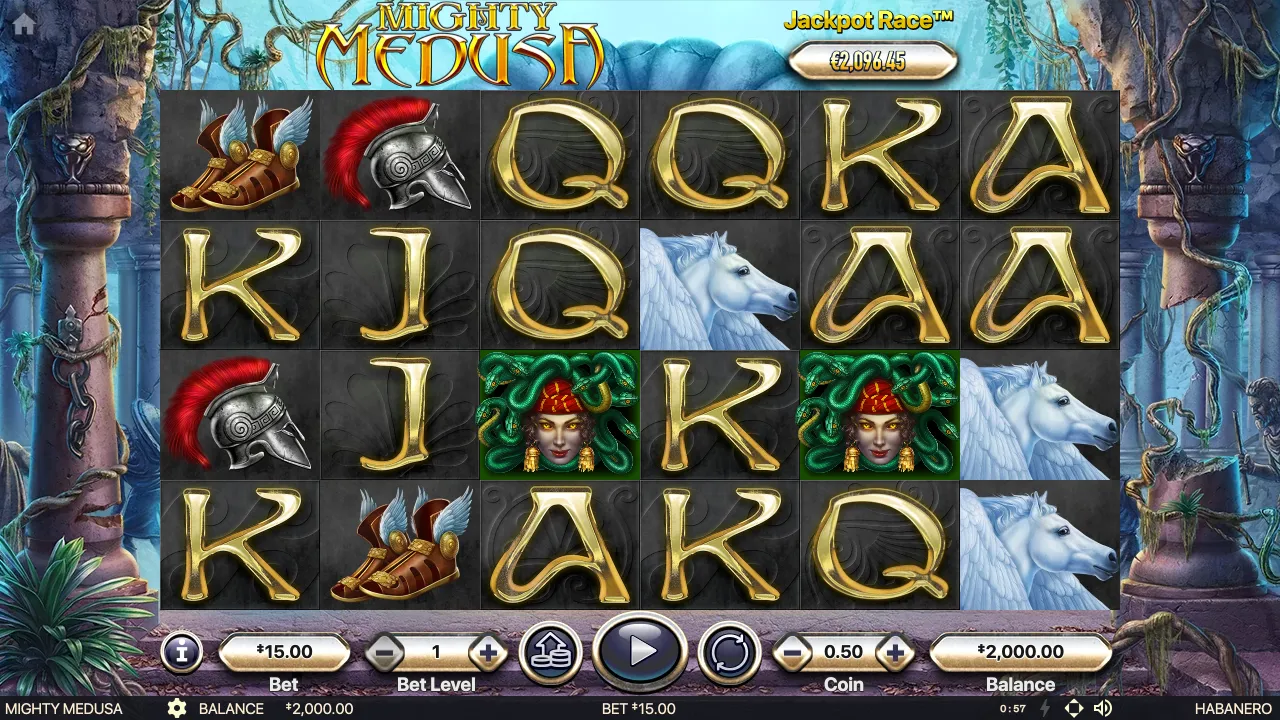Click the Bet amount display
The image size is (1280, 720).
[285, 651]
